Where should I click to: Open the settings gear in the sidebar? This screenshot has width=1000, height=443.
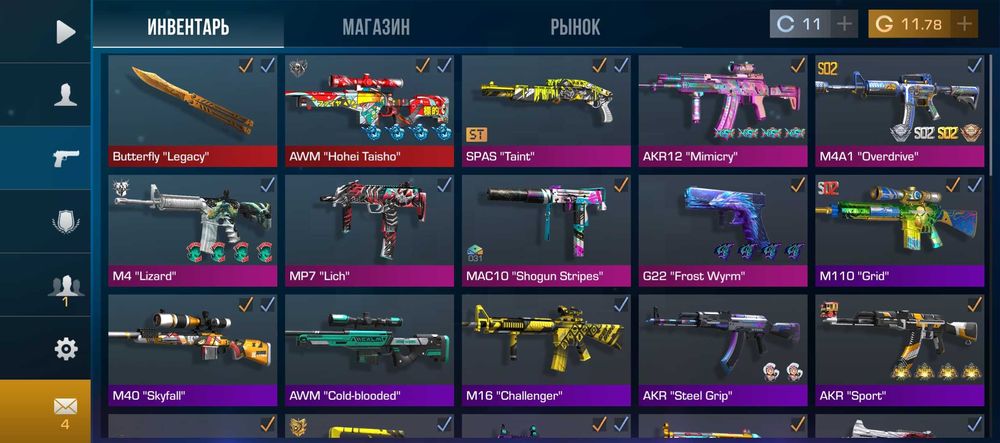(x=65, y=349)
